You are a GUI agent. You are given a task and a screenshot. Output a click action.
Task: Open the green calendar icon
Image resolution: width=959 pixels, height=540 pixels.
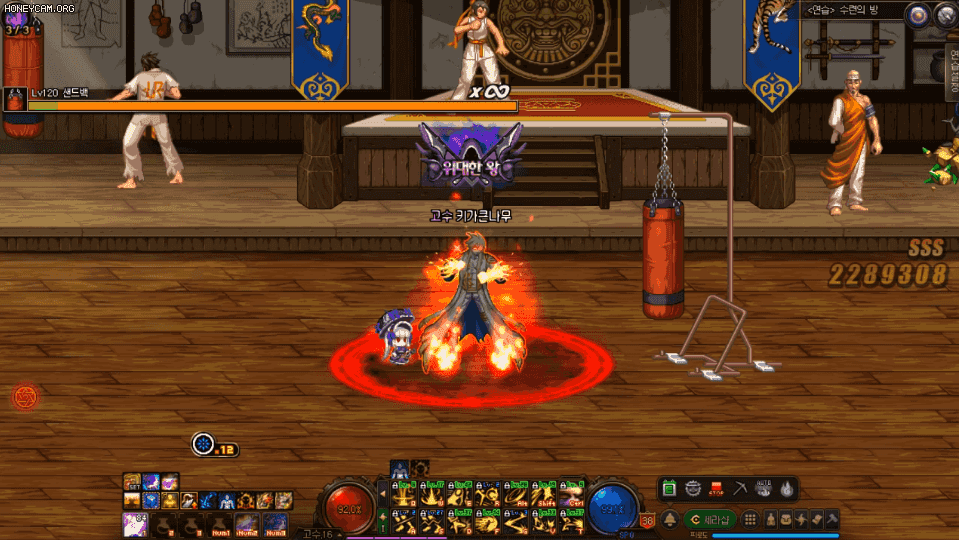tap(670, 489)
